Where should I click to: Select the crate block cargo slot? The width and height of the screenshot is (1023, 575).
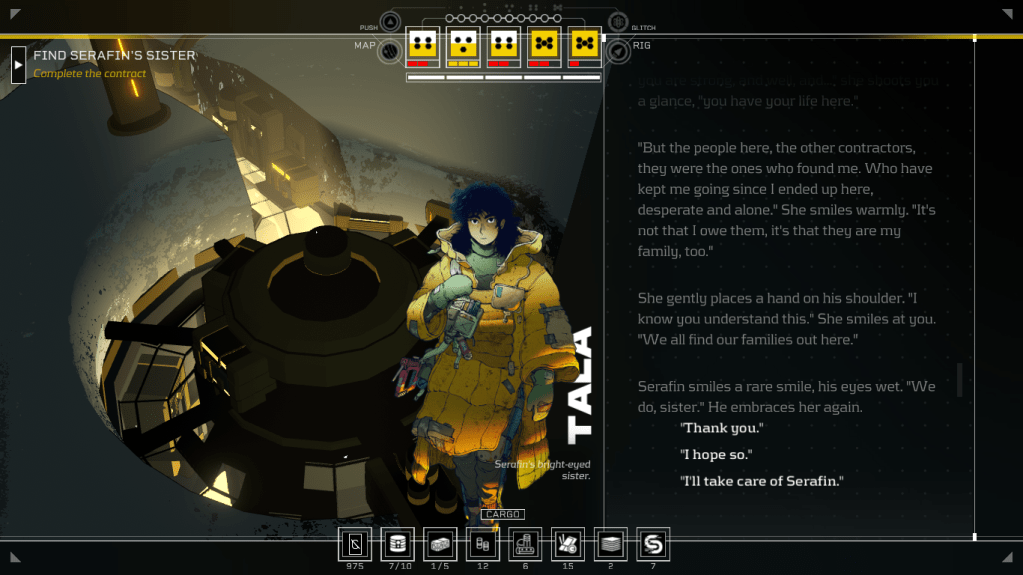440,544
